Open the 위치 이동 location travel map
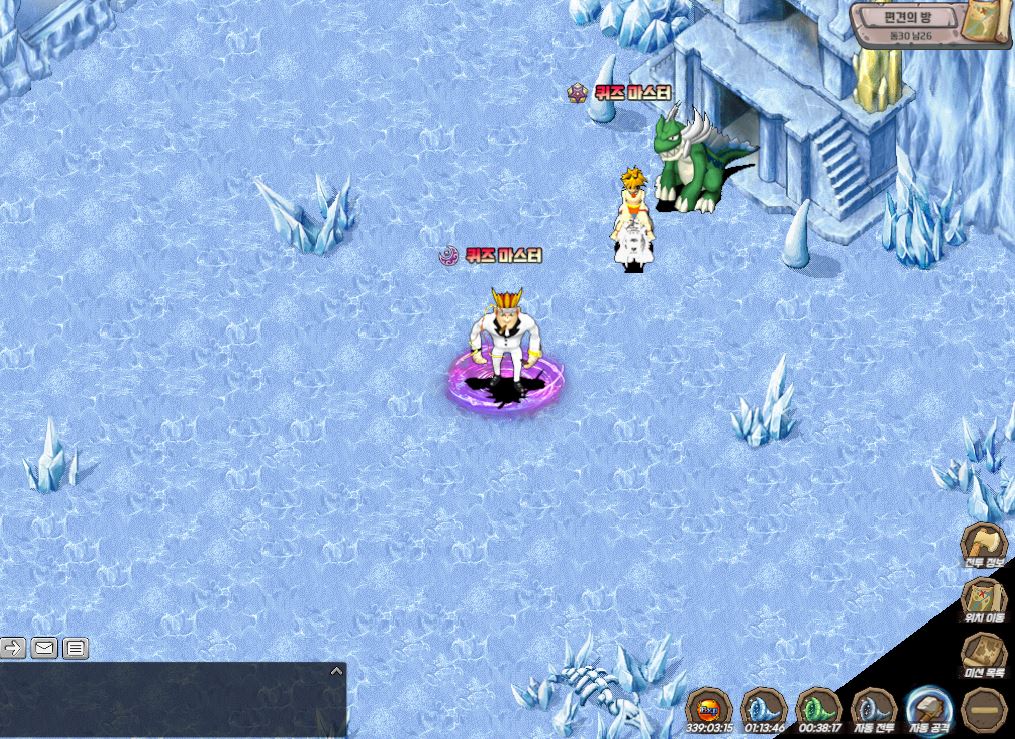This screenshot has width=1015, height=739. pyautogui.click(x=983, y=601)
